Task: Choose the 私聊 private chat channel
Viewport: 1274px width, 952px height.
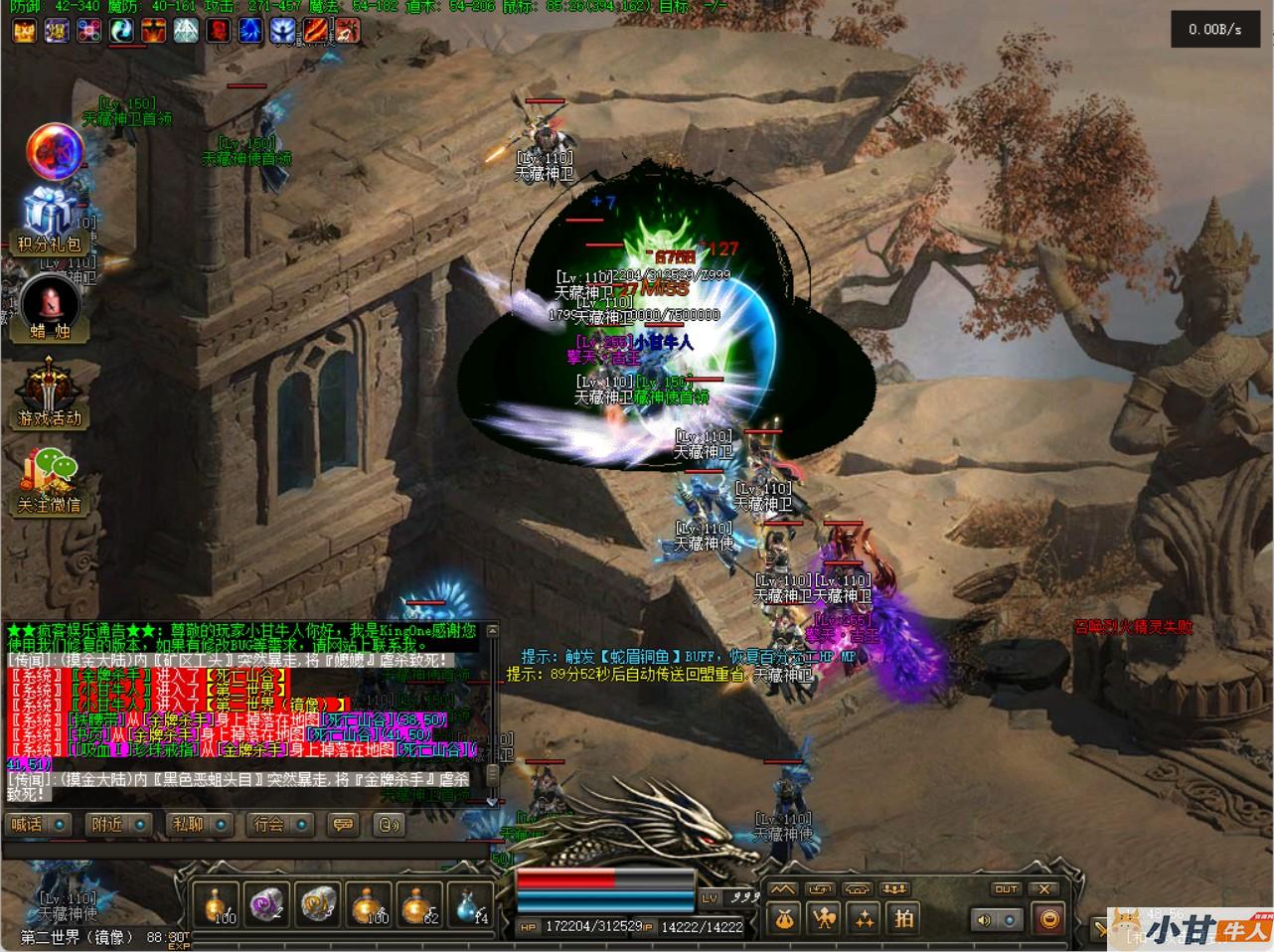Action: click(200, 824)
